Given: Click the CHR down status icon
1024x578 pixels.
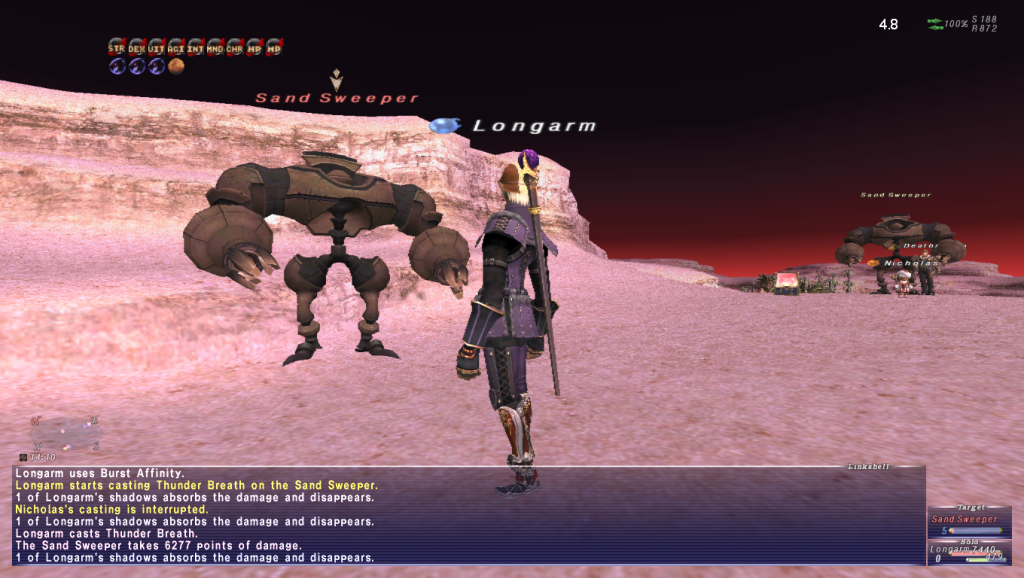Looking at the screenshot, I should pos(234,47).
